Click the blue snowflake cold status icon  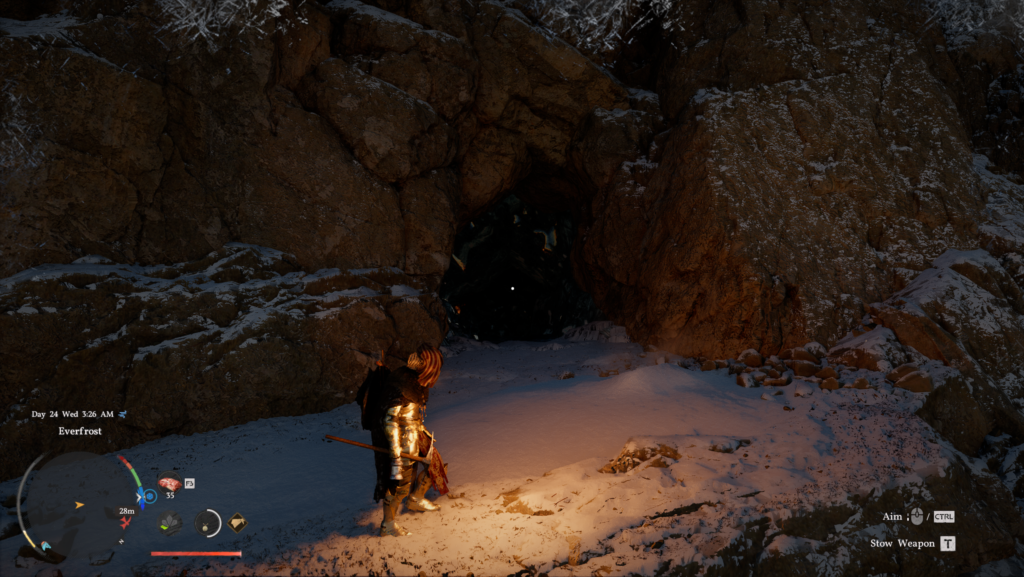point(149,496)
